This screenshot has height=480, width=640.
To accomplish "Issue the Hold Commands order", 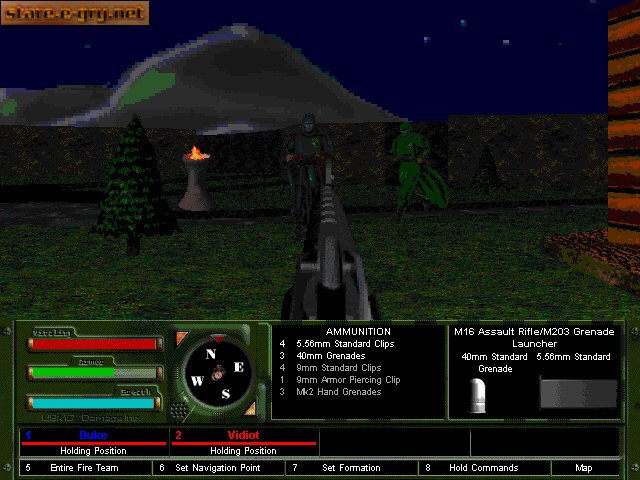I will 483,468.
